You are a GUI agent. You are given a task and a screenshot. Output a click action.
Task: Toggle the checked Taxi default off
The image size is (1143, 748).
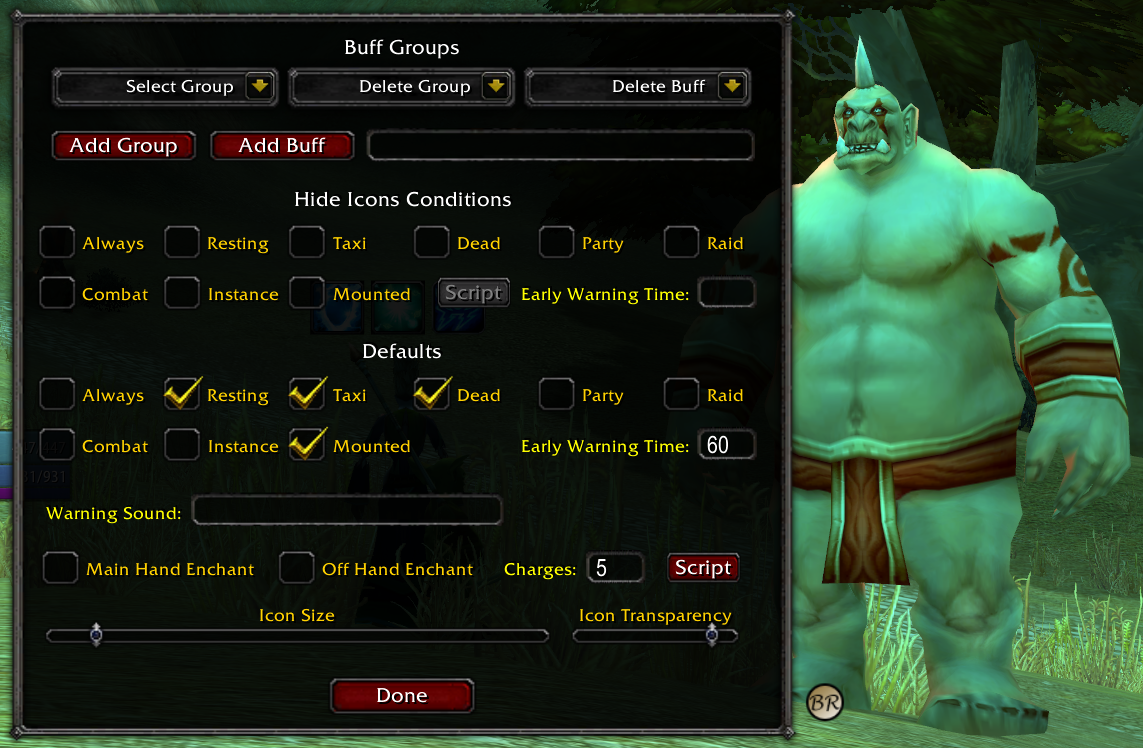[x=308, y=394]
